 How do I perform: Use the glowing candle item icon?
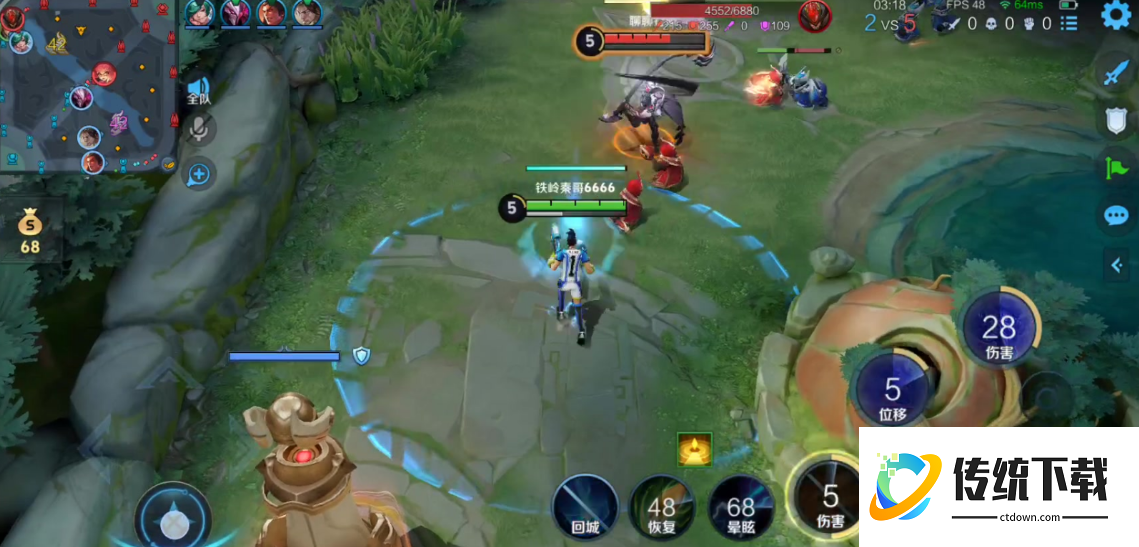click(695, 450)
